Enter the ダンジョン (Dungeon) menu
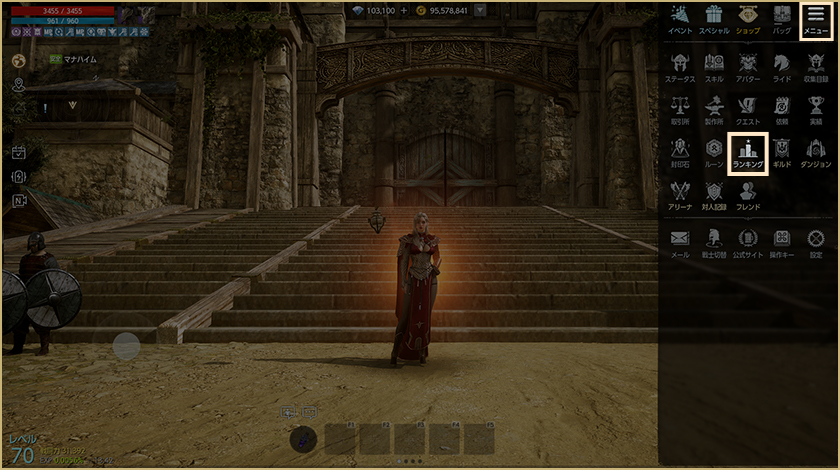 coord(816,153)
